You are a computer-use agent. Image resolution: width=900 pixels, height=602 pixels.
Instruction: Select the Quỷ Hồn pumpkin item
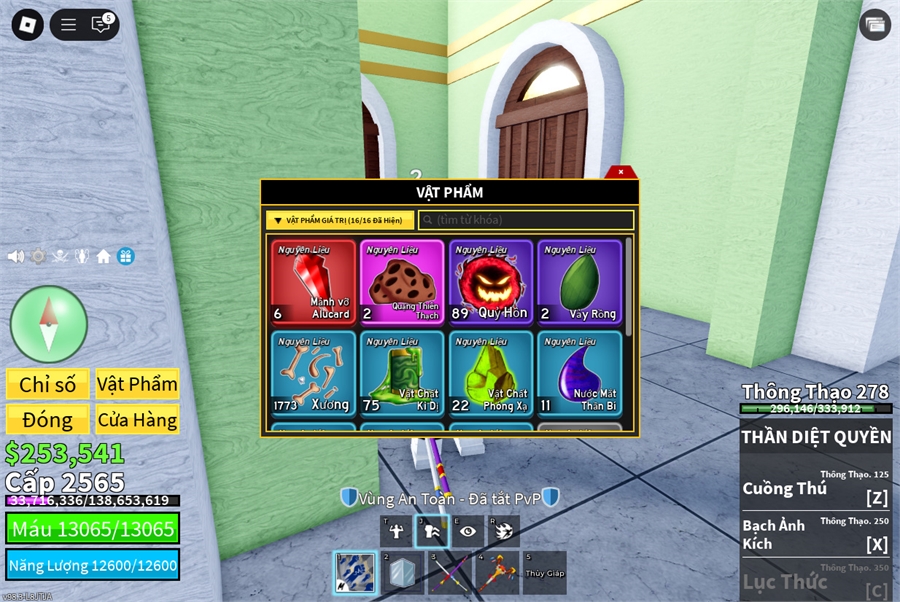click(x=491, y=282)
